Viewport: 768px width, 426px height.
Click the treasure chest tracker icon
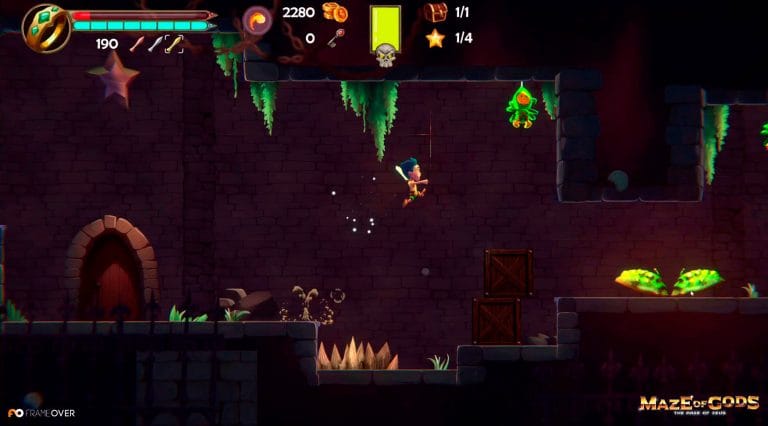(435, 13)
